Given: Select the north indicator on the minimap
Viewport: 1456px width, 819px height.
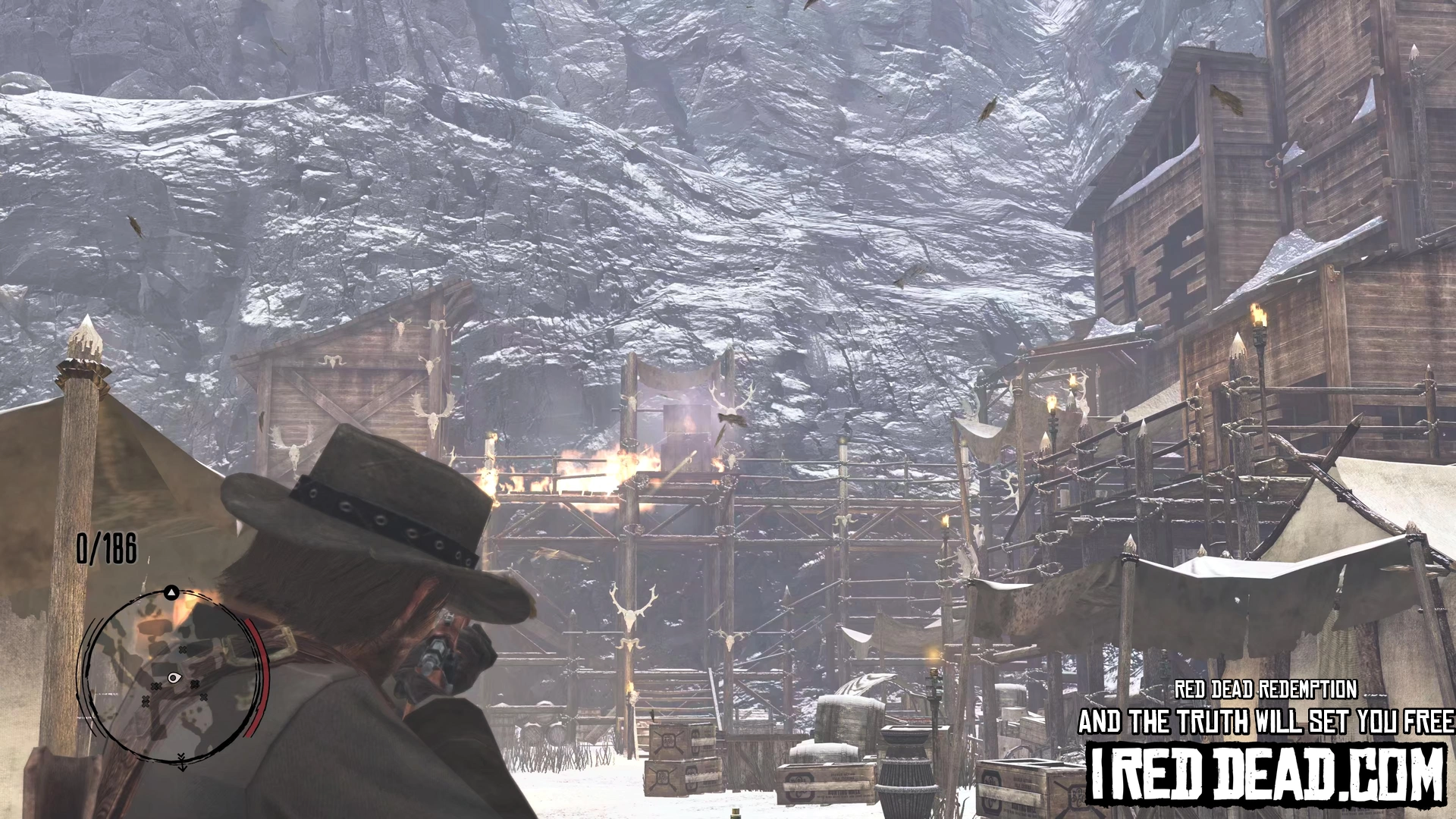Looking at the screenshot, I should 172,592.
